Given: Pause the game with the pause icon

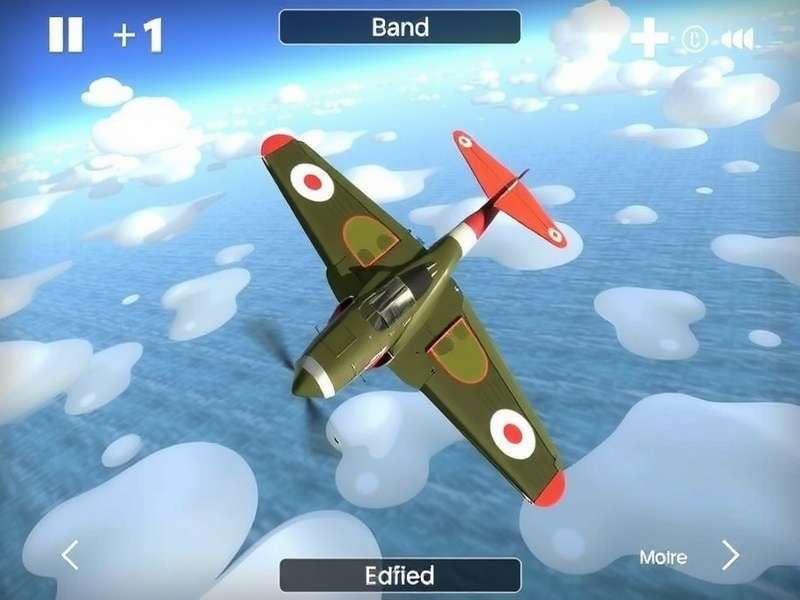Looking at the screenshot, I should tap(66, 35).
